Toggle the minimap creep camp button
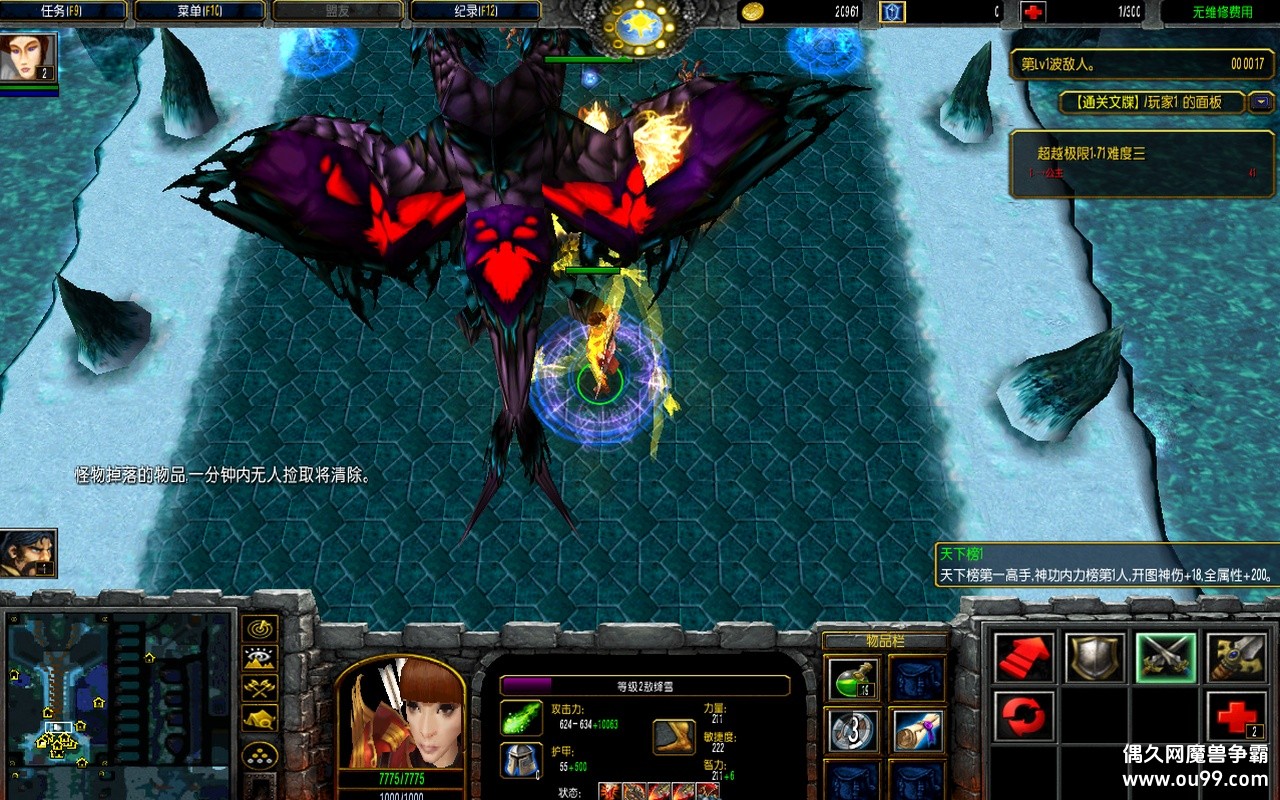This screenshot has width=1280, height=800. pyautogui.click(x=260, y=719)
